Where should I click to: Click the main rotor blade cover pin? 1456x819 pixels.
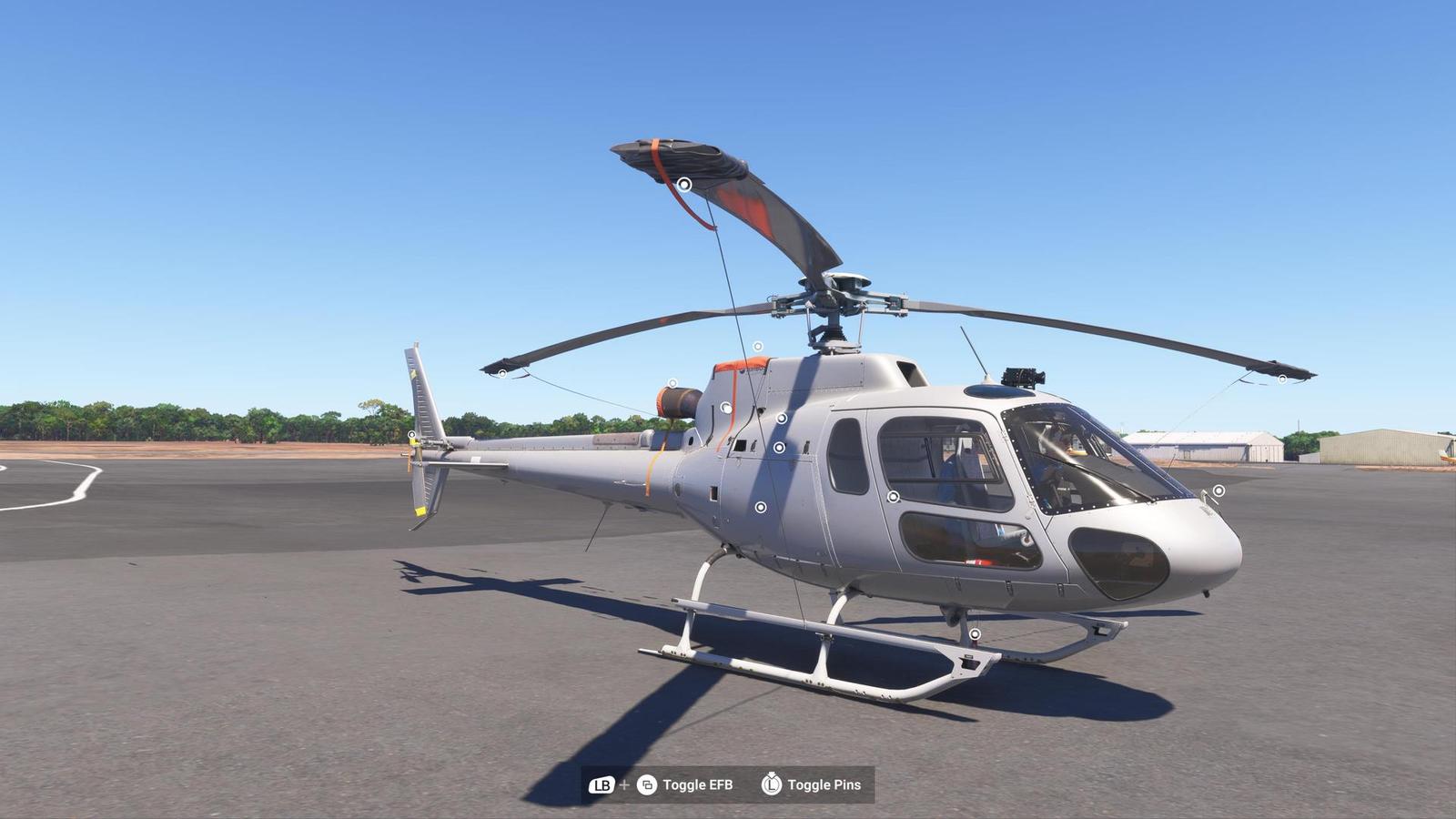[685, 184]
